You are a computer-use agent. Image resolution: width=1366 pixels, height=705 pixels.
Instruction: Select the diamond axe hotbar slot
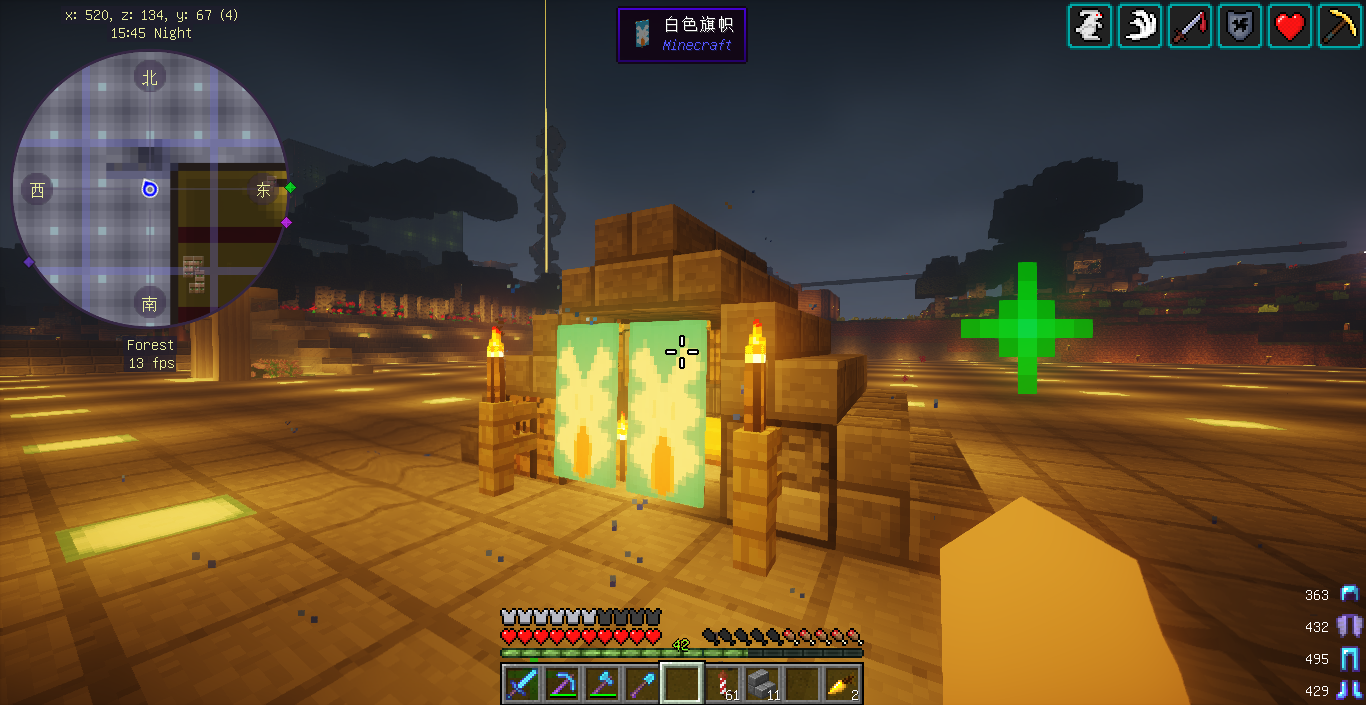point(601,684)
